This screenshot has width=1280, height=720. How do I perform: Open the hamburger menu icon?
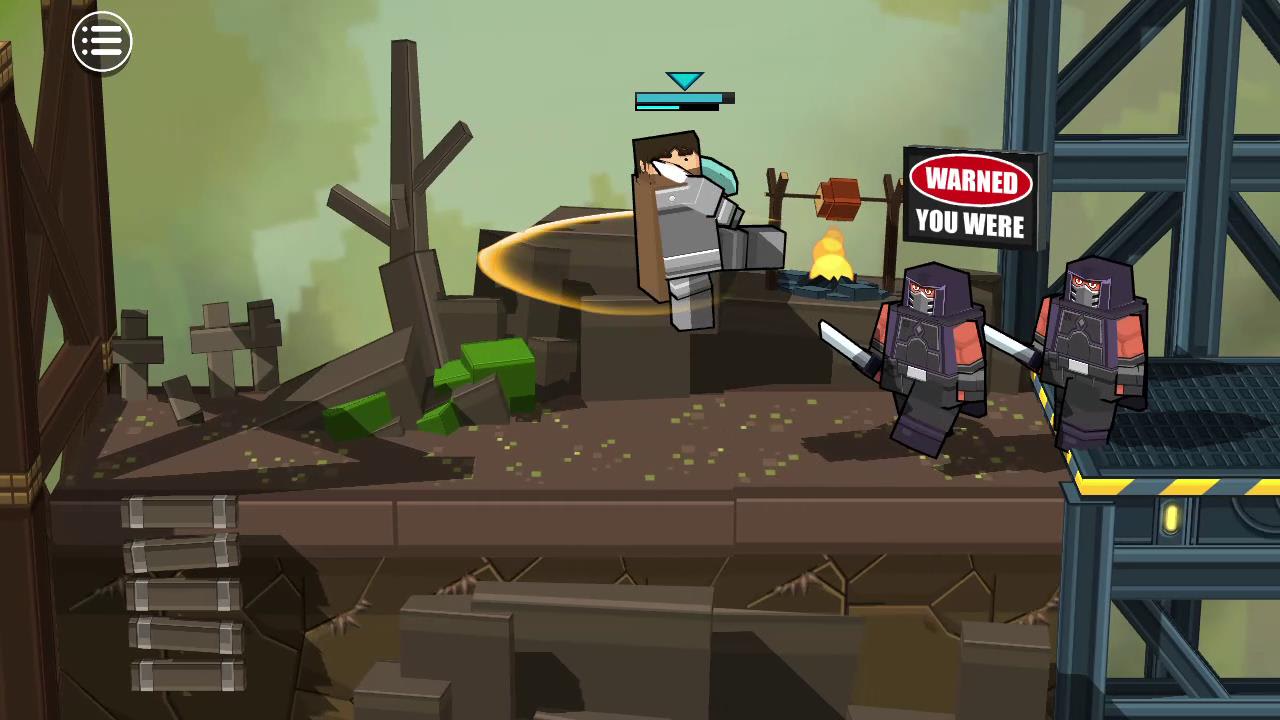point(101,40)
